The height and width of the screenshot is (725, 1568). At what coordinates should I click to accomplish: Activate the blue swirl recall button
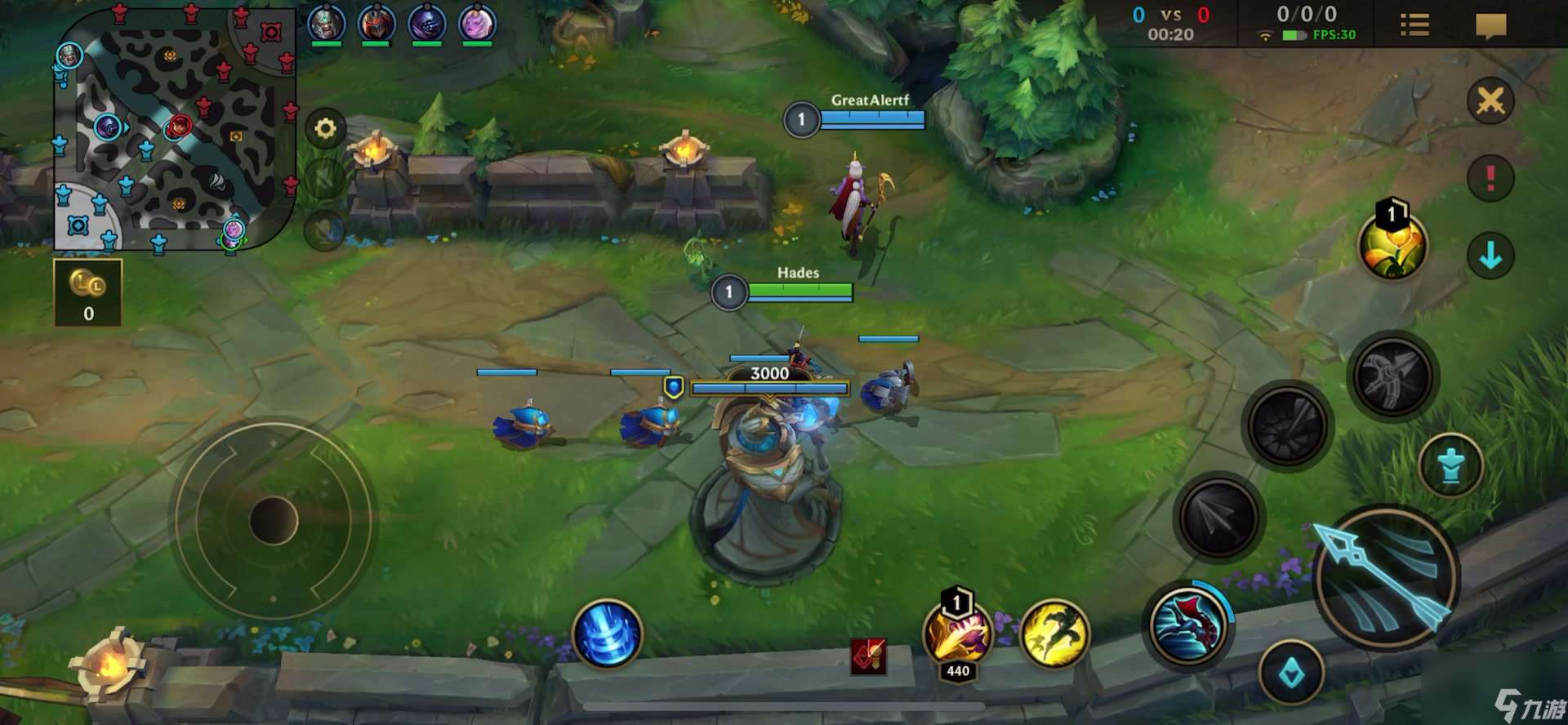[x=608, y=634]
